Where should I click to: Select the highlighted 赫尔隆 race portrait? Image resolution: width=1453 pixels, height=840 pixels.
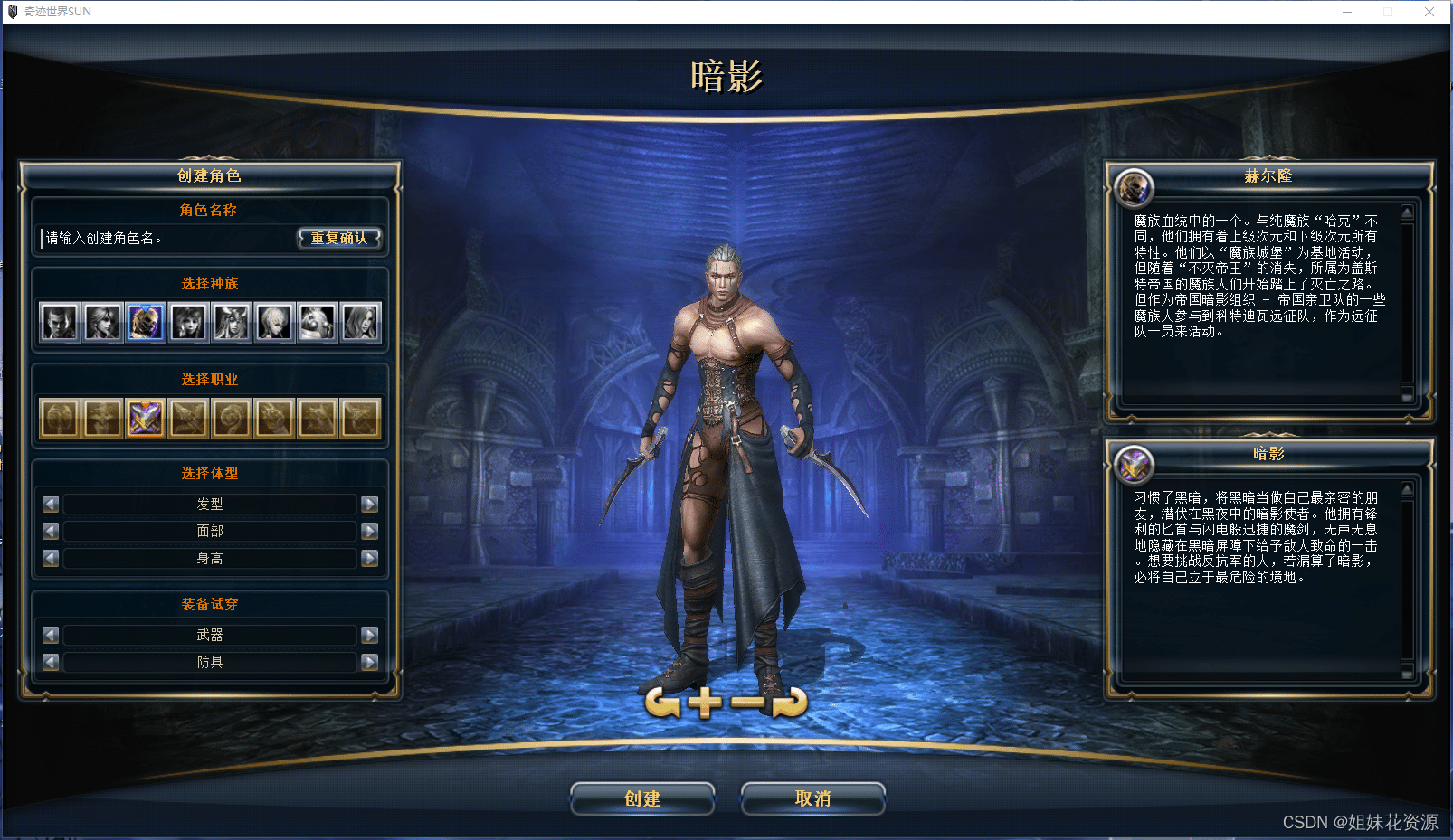[146, 322]
